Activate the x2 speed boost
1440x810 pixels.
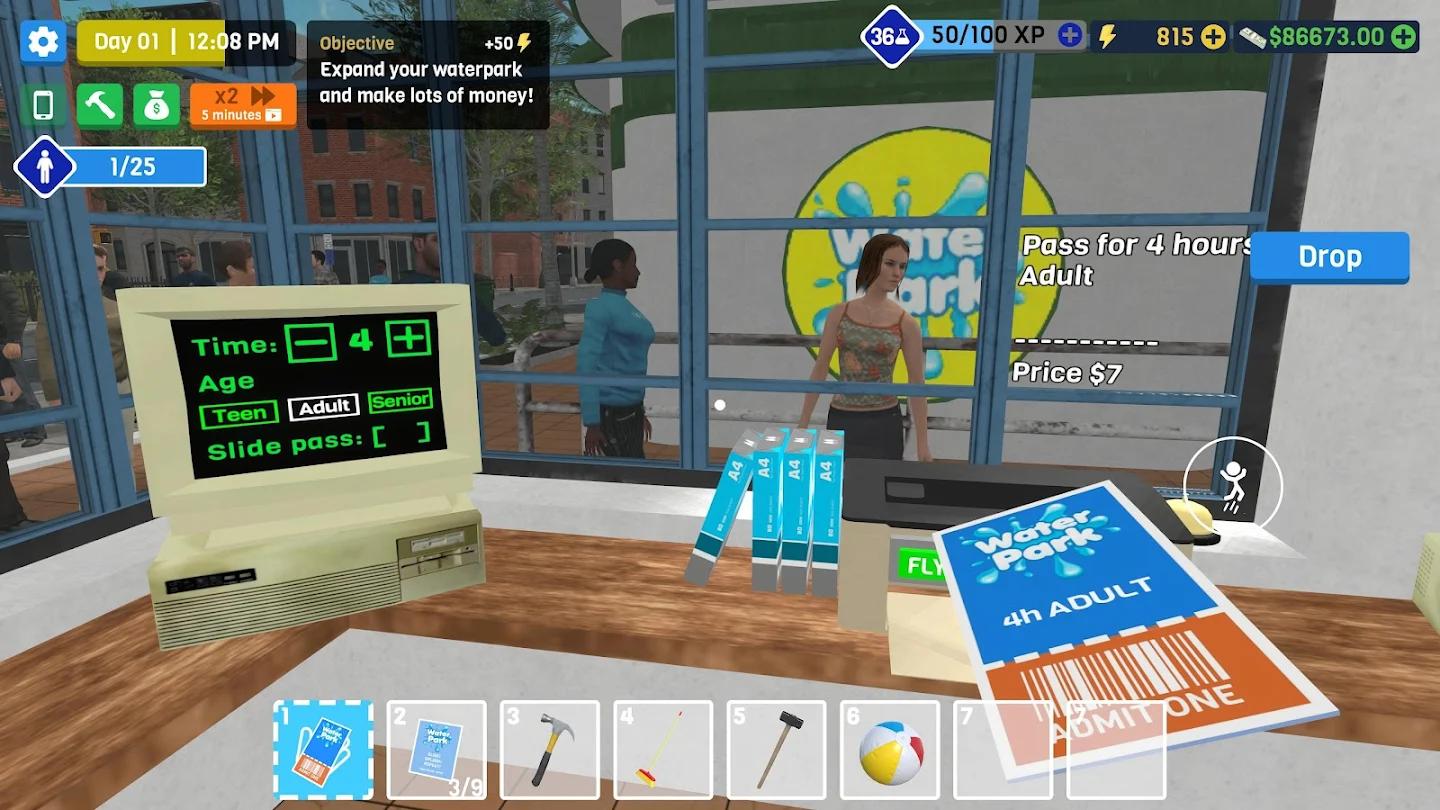[243, 105]
